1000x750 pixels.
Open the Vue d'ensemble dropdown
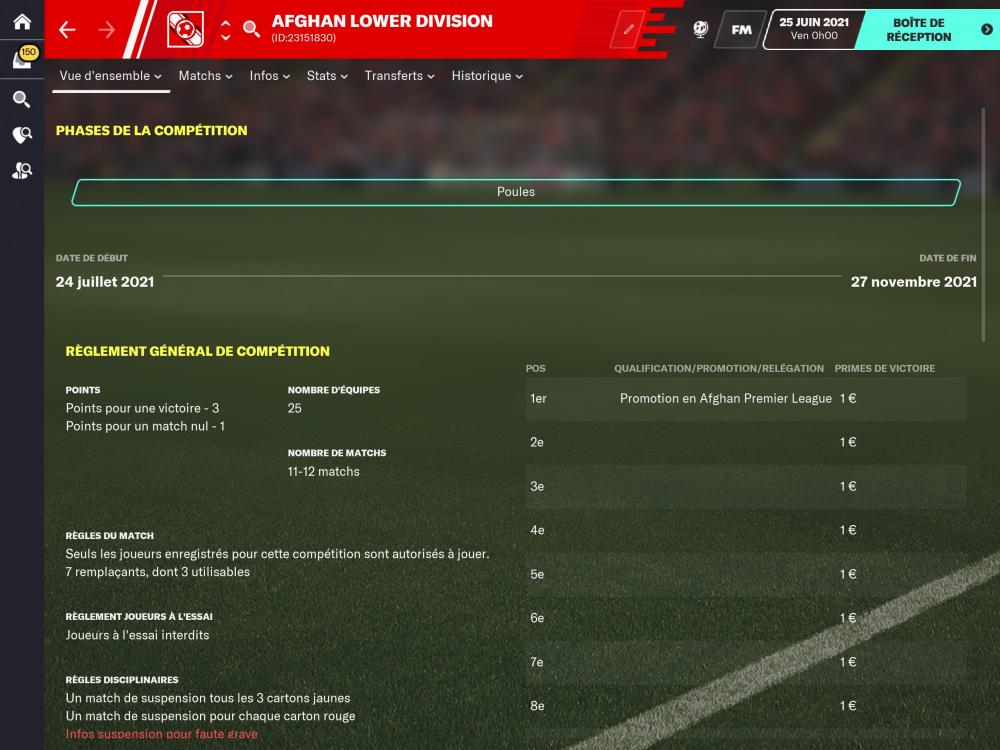[x=110, y=76]
